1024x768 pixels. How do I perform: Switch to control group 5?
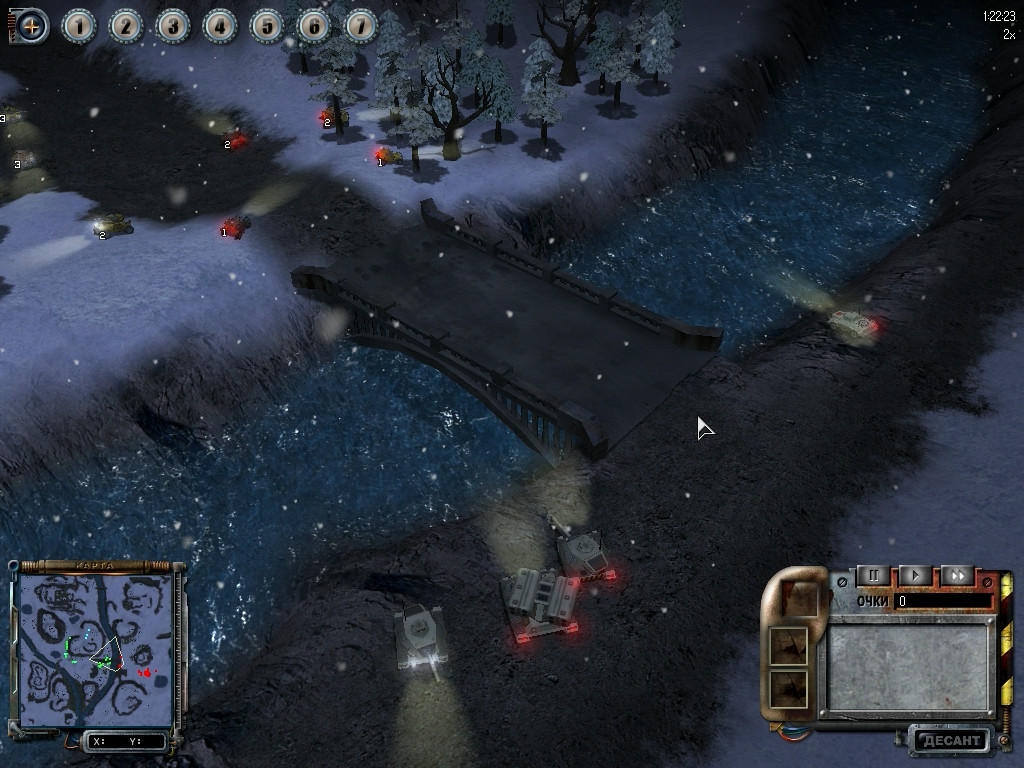tap(267, 26)
